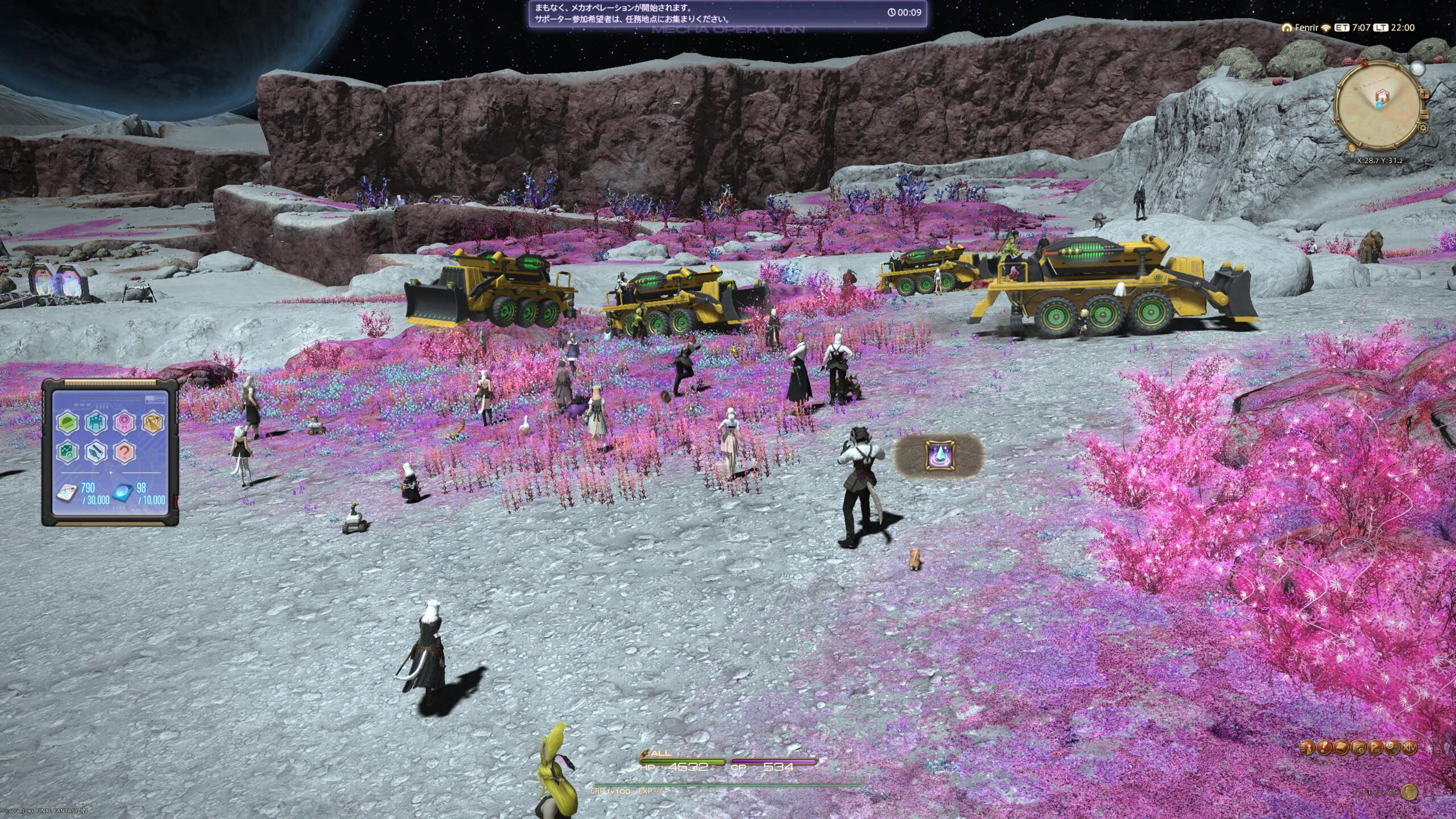Image resolution: width=1456 pixels, height=819 pixels.
Task: Open the pink ribbon medal icon
Action: 124,423
